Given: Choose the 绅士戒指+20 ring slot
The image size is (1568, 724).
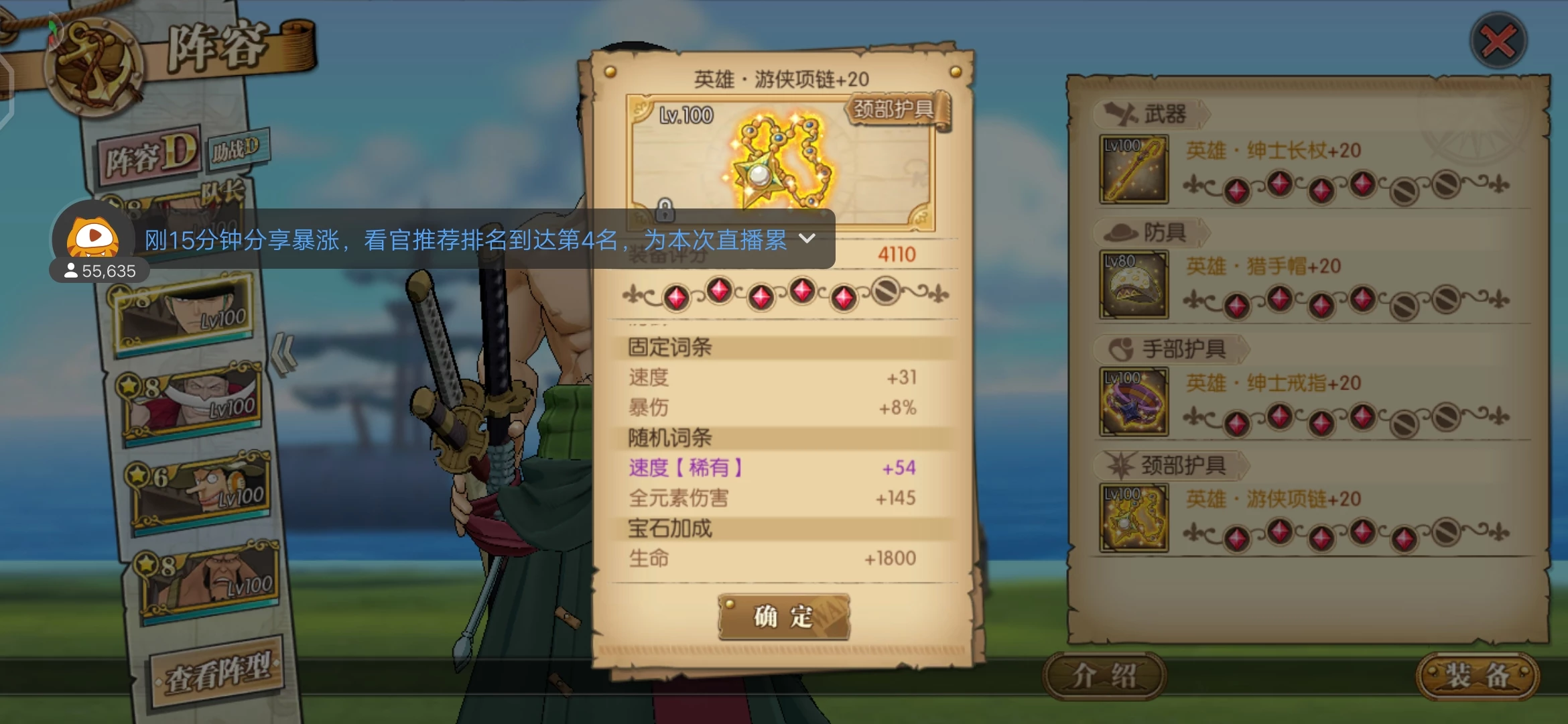Looking at the screenshot, I should coord(1134,402).
